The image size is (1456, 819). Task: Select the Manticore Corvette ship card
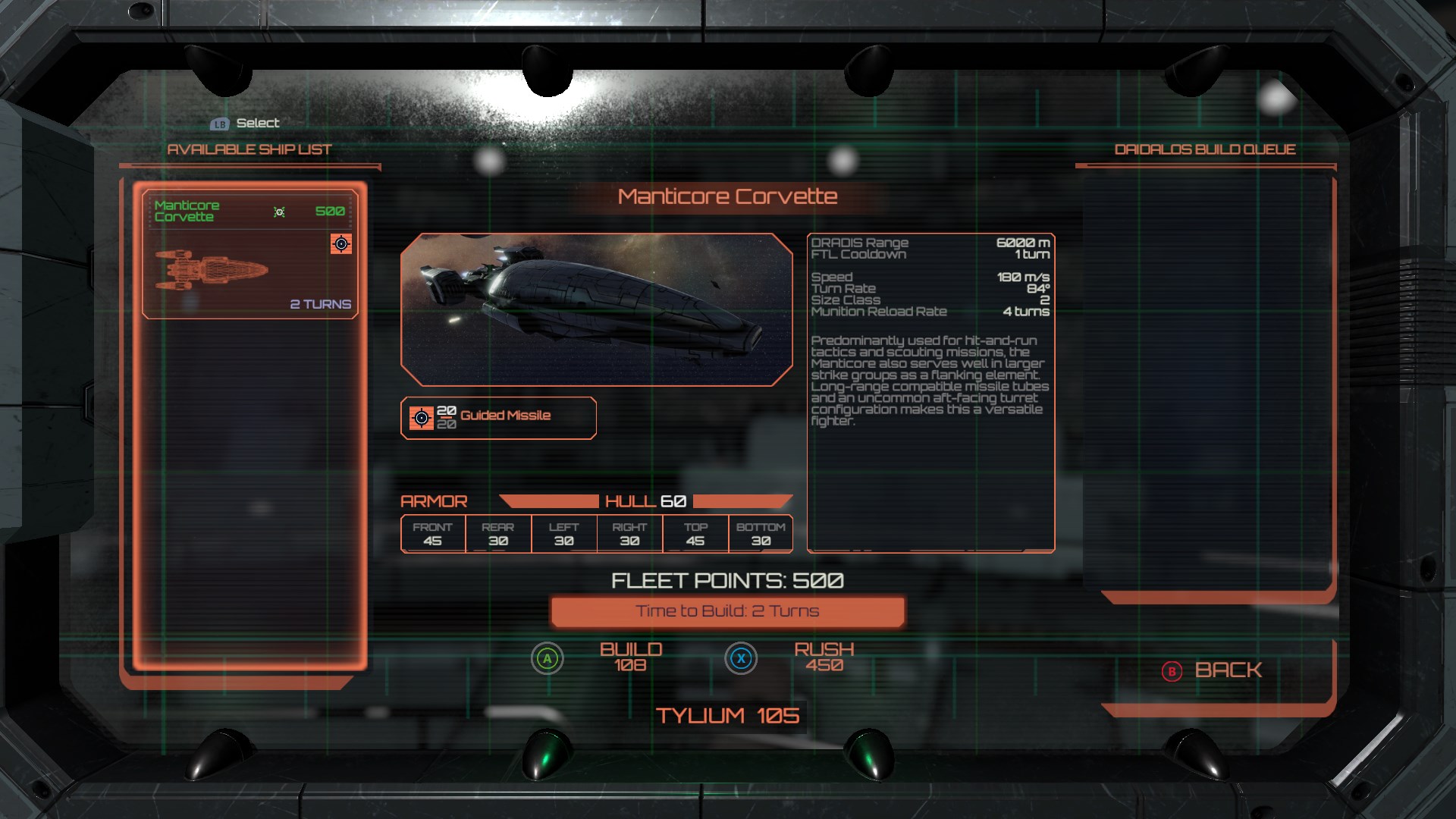249,254
